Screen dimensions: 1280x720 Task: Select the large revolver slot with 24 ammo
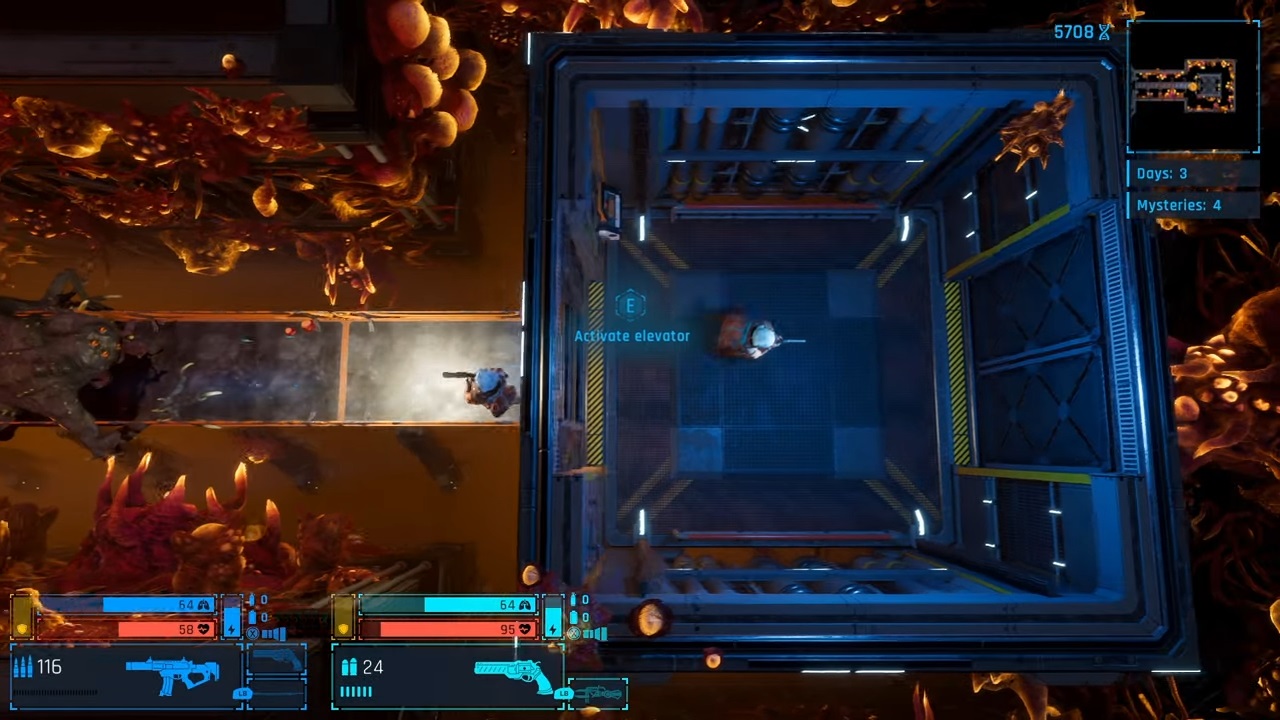(514, 674)
